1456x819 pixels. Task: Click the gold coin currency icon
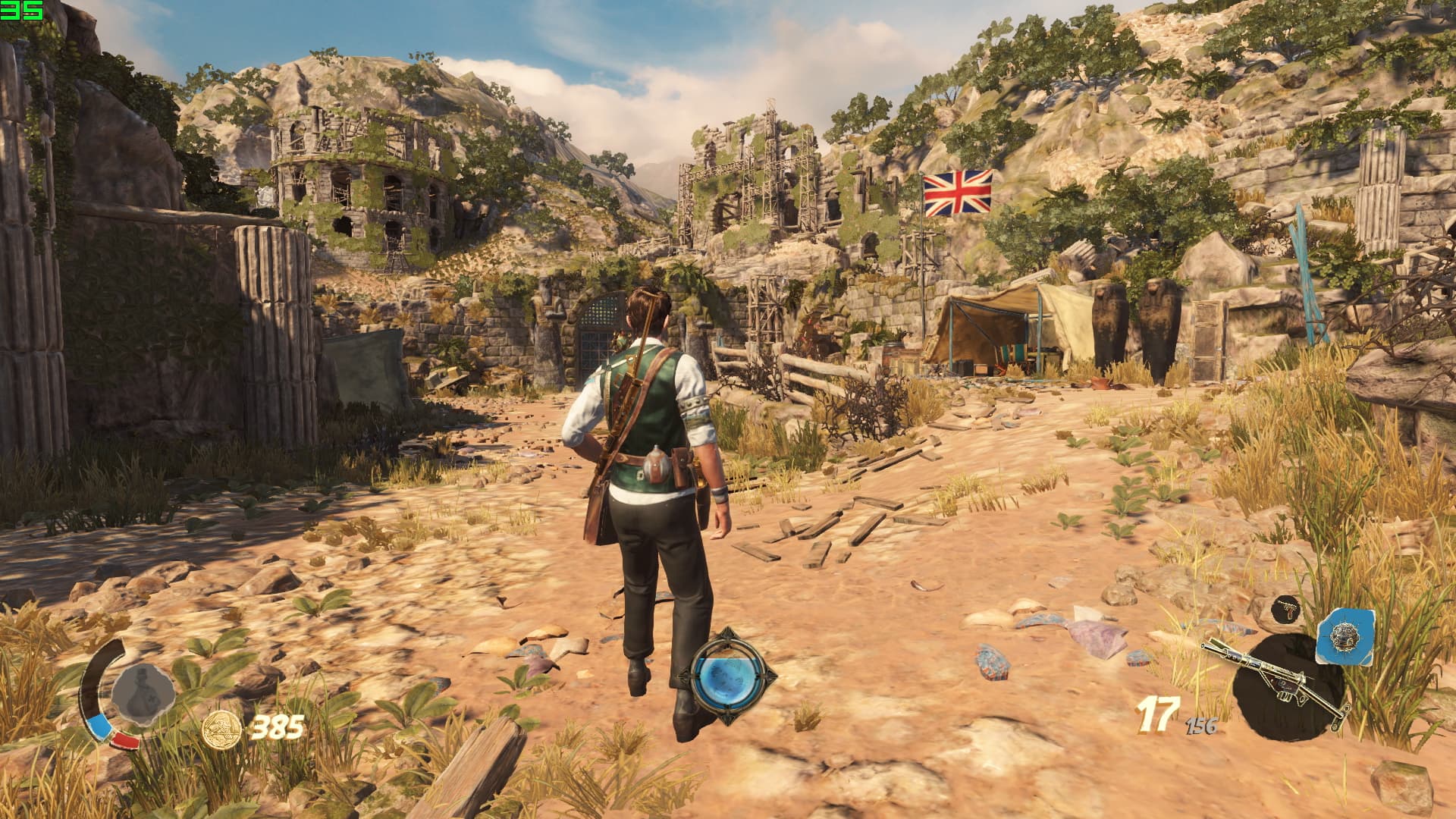[x=222, y=730]
